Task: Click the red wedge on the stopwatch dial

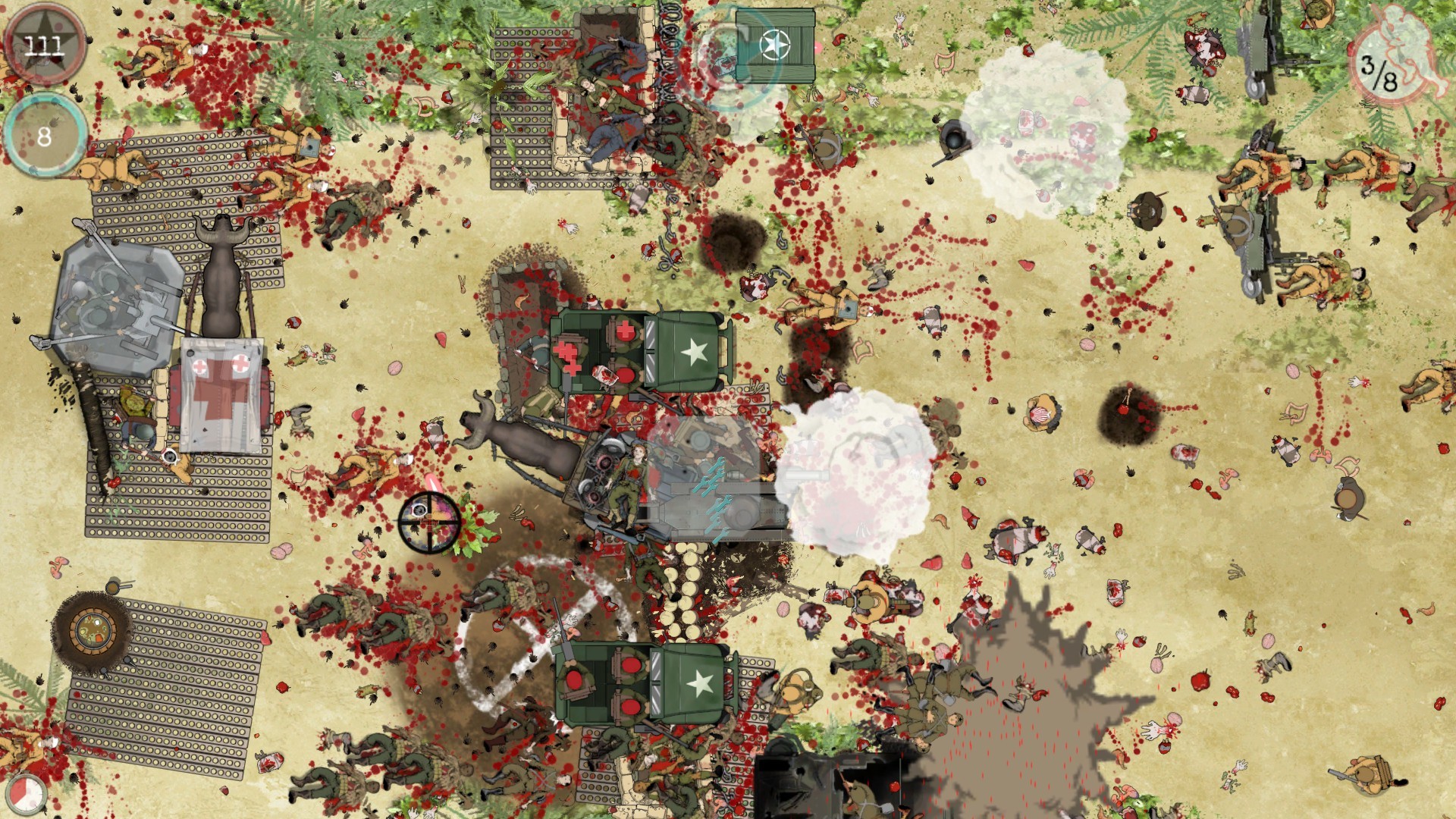Action: click(18, 790)
